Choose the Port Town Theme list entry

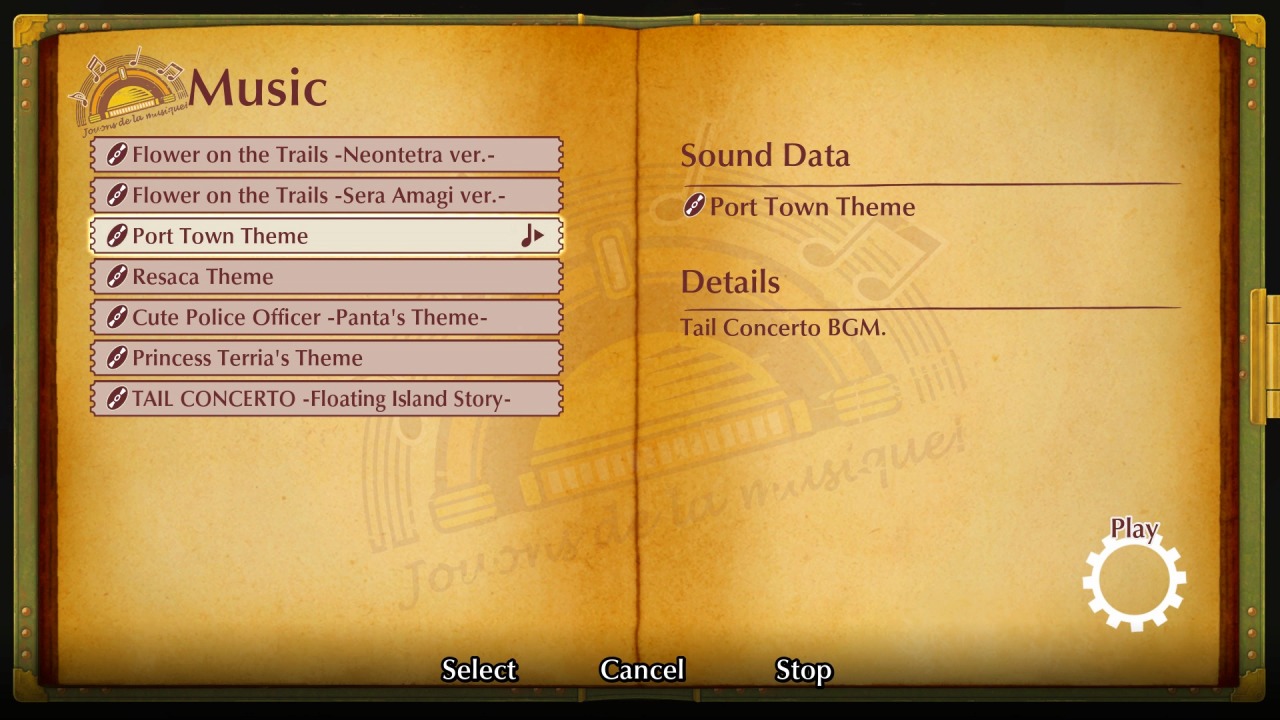(x=325, y=236)
